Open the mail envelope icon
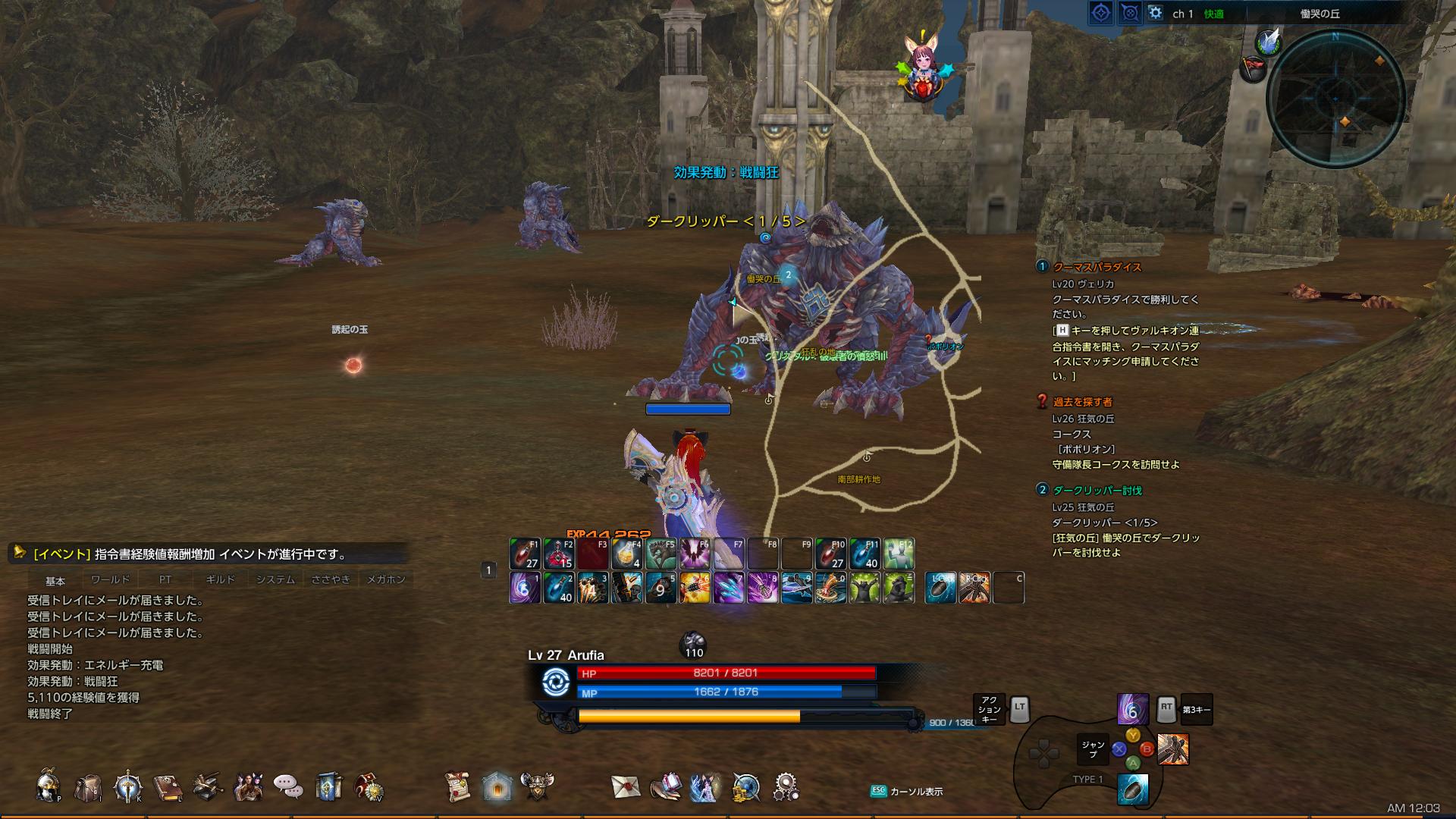 (x=626, y=786)
